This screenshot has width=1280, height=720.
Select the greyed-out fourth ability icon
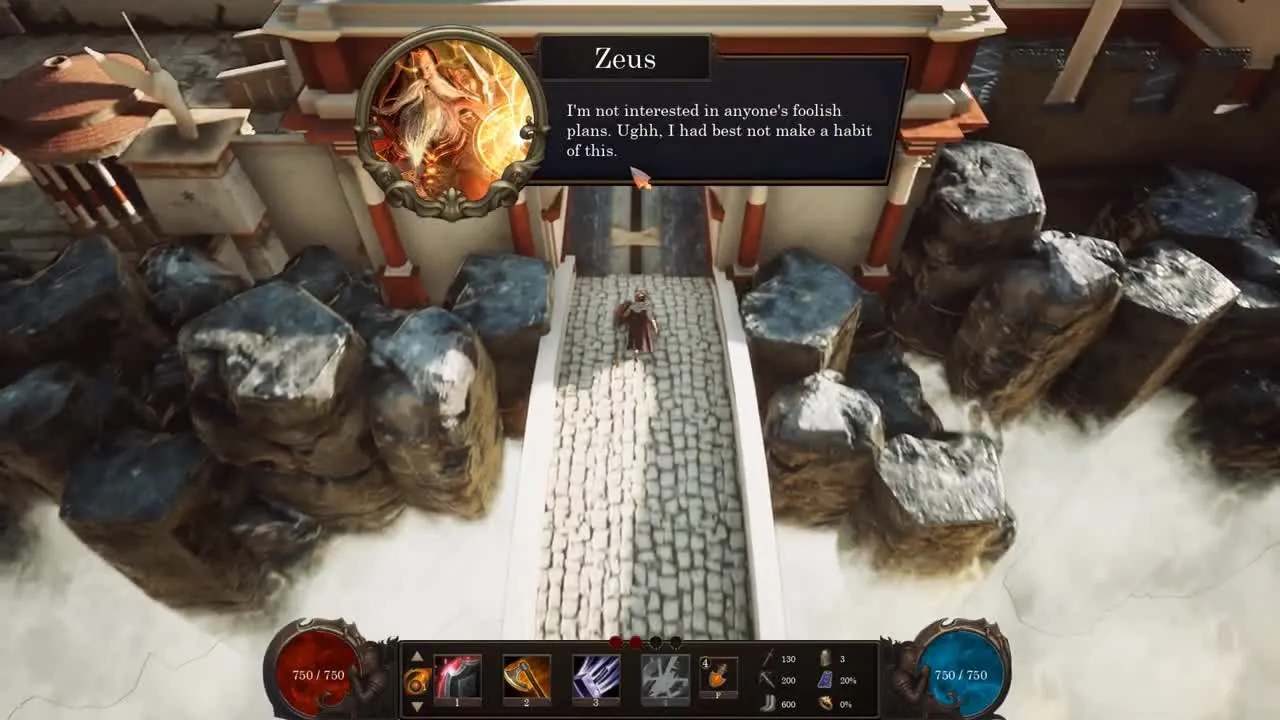[x=664, y=677]
